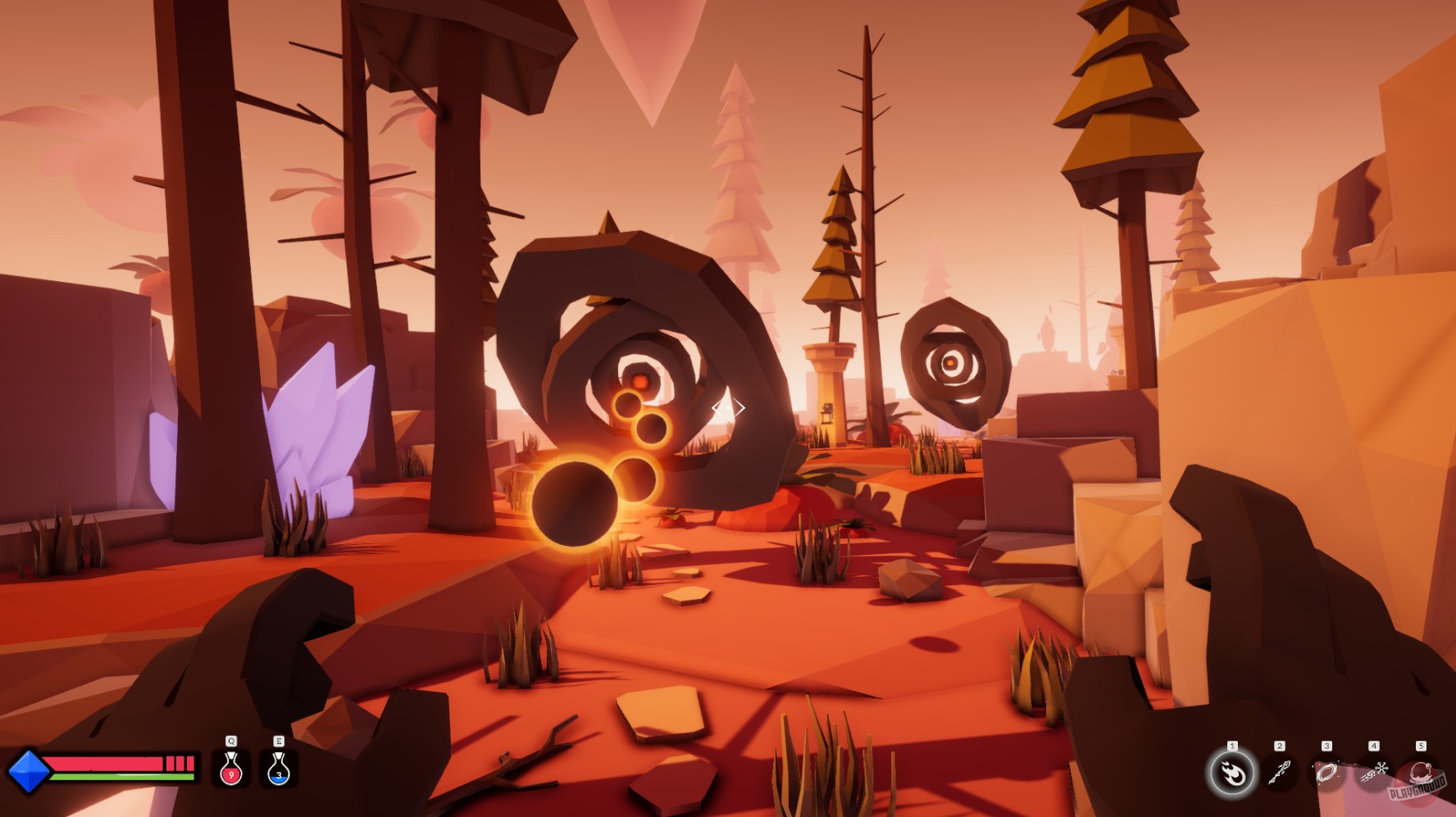This screenshot has height=817, width=1456.
Task: Click the crosshair at screen center
Action: click(x=728, y=407)
